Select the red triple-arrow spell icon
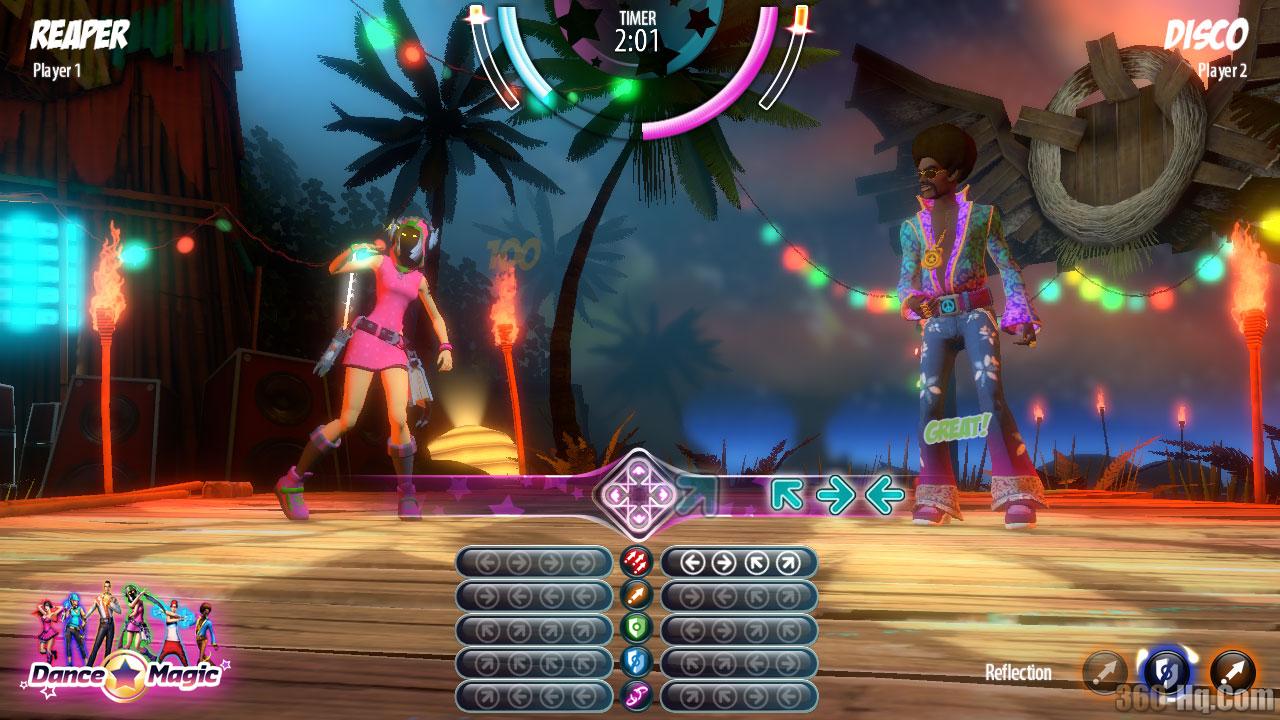 pyautogui.click(x=636, y=562)
